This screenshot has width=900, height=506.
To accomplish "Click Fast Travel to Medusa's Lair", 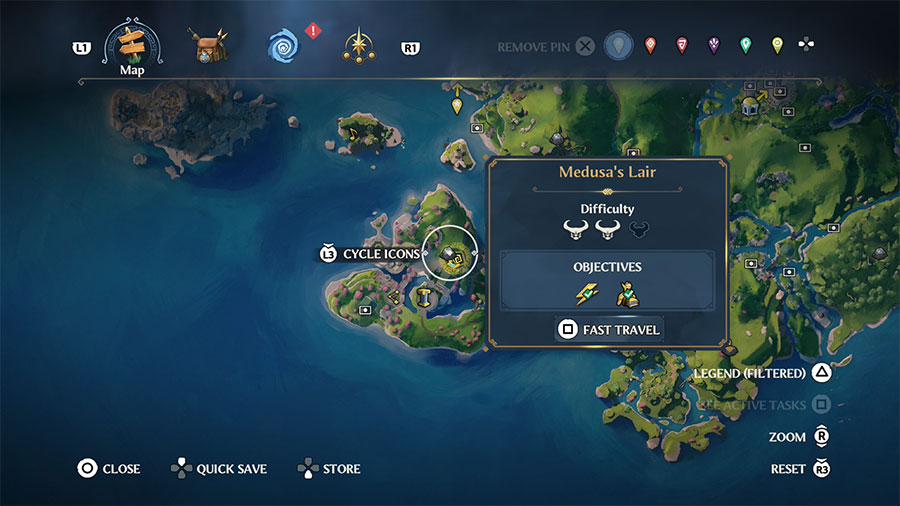I will (609, 329).
